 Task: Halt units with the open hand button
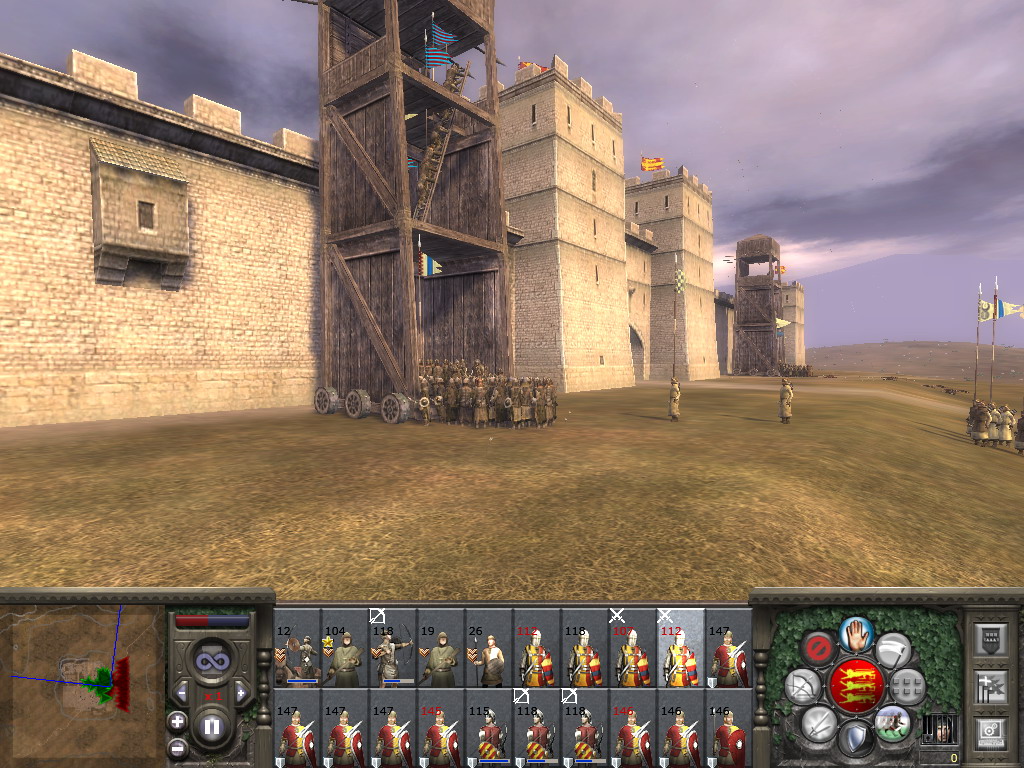[856, 633]
